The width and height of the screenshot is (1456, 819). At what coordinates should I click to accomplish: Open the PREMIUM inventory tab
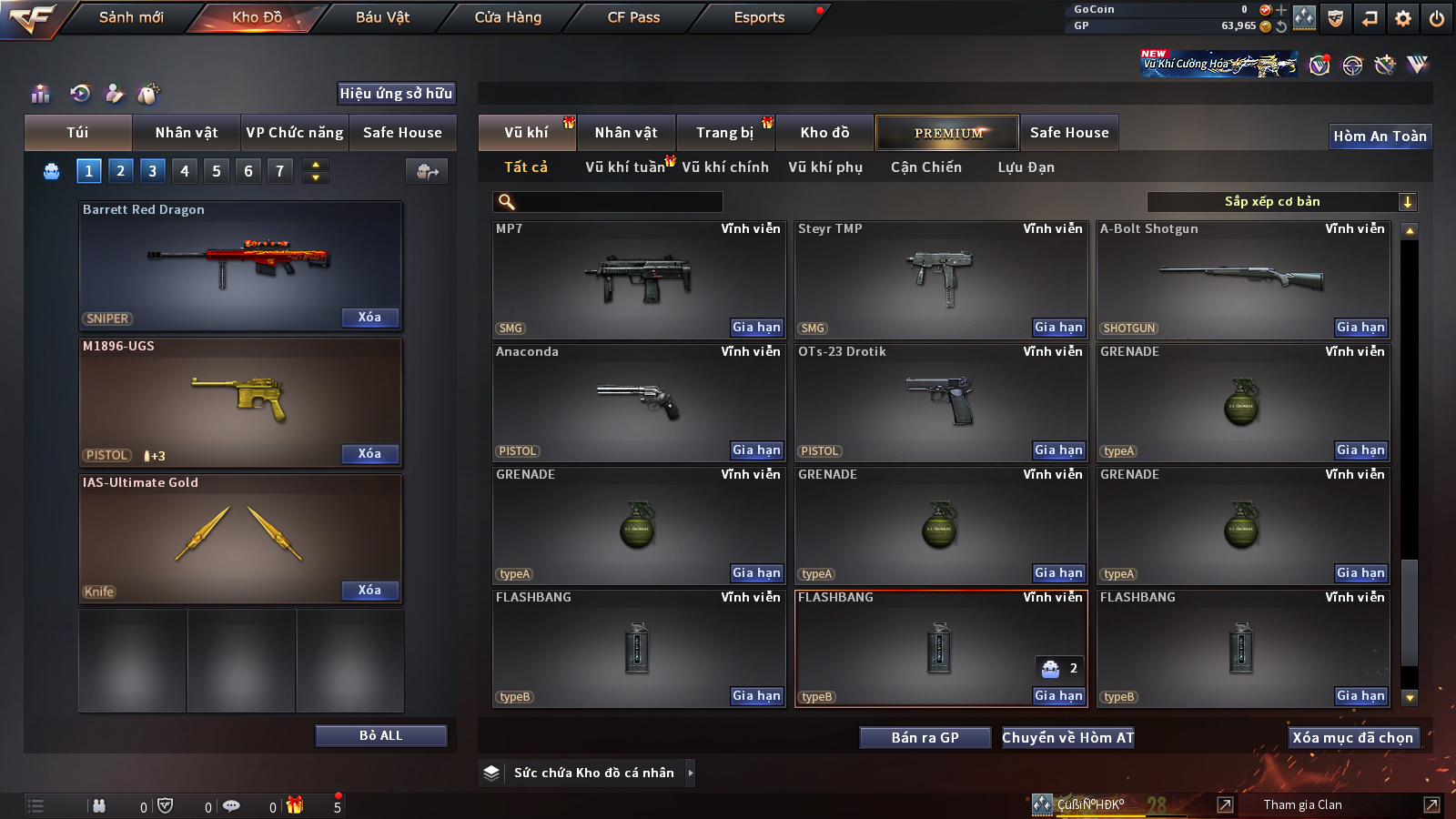tap(947, 133)
